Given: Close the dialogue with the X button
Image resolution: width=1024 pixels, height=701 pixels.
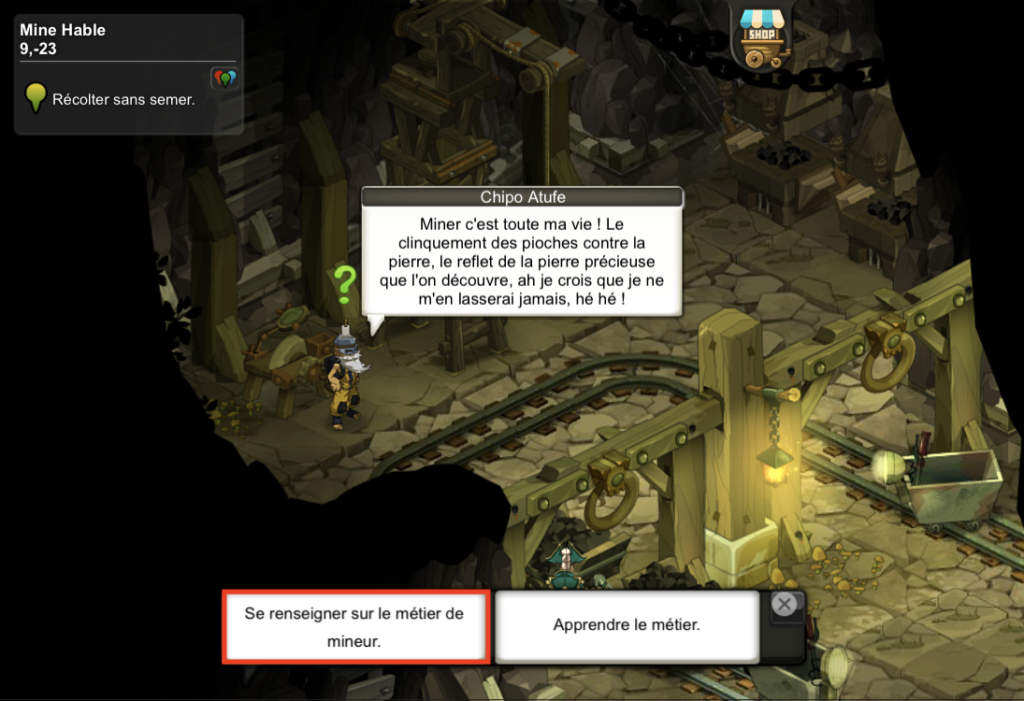Looking at the screenshot, I should point(786,604).
